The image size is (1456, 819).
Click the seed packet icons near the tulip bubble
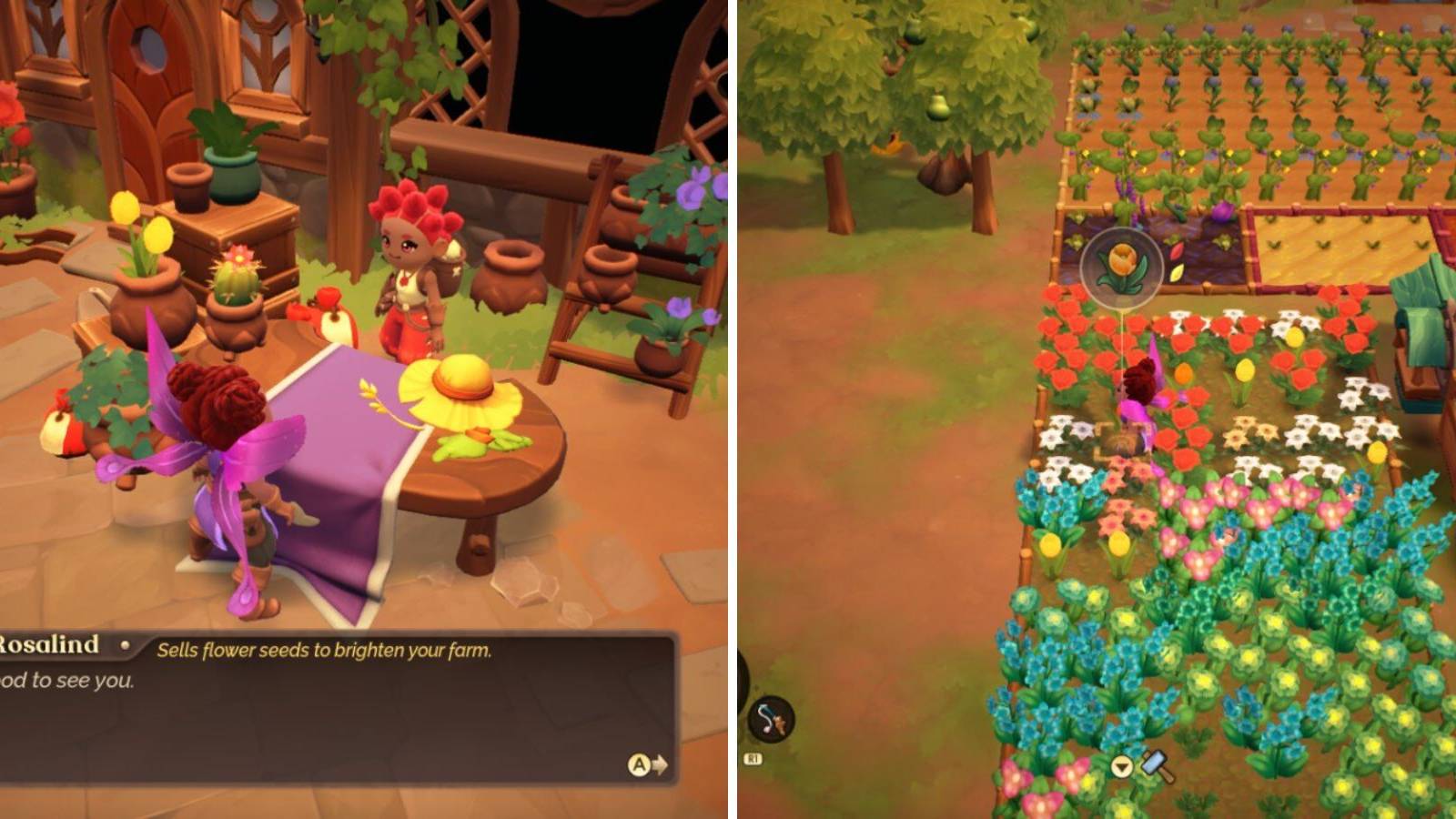[1175, 264]
